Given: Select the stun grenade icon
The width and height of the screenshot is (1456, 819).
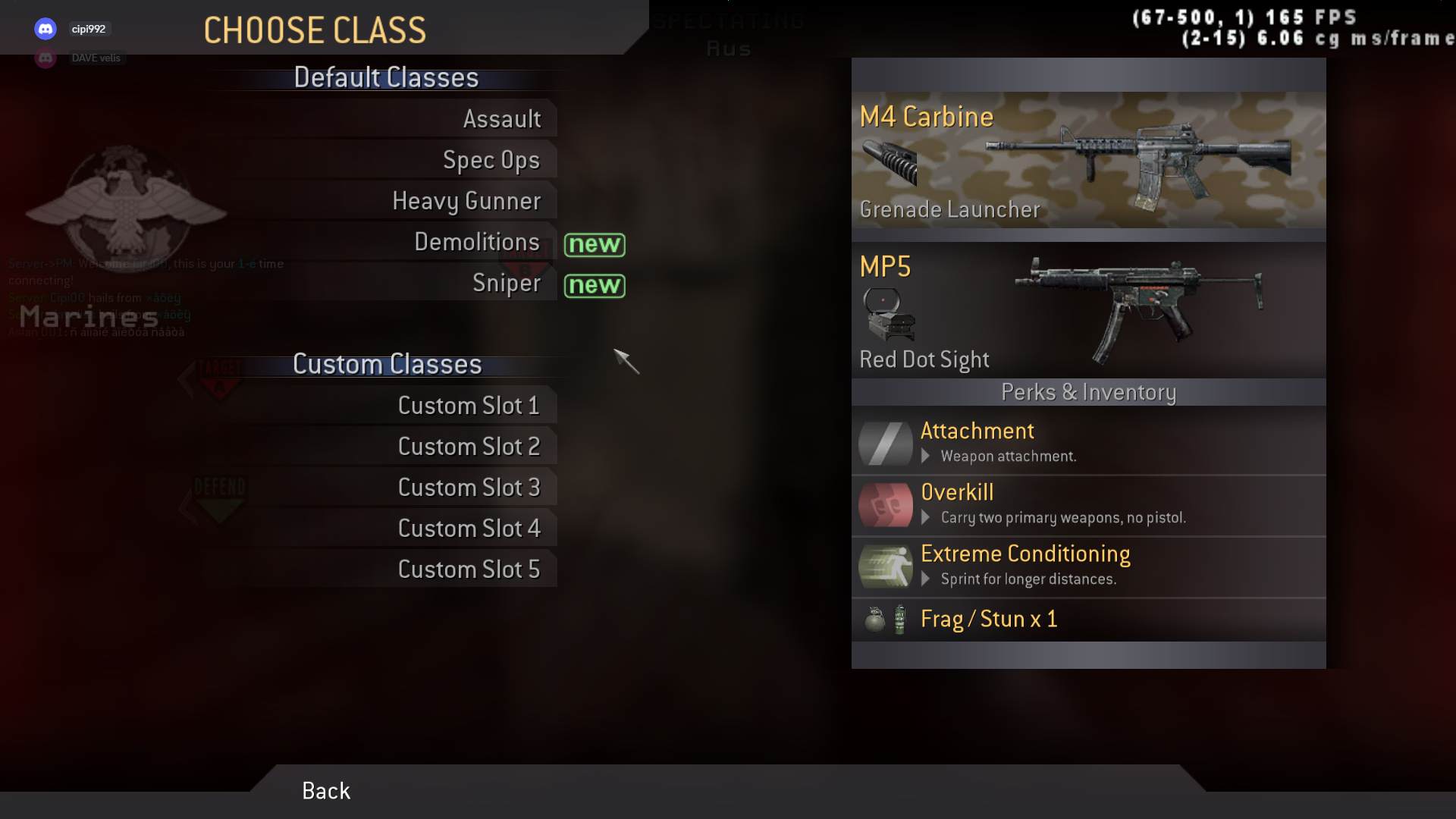Looking at the screenshot, I should 899,619.
